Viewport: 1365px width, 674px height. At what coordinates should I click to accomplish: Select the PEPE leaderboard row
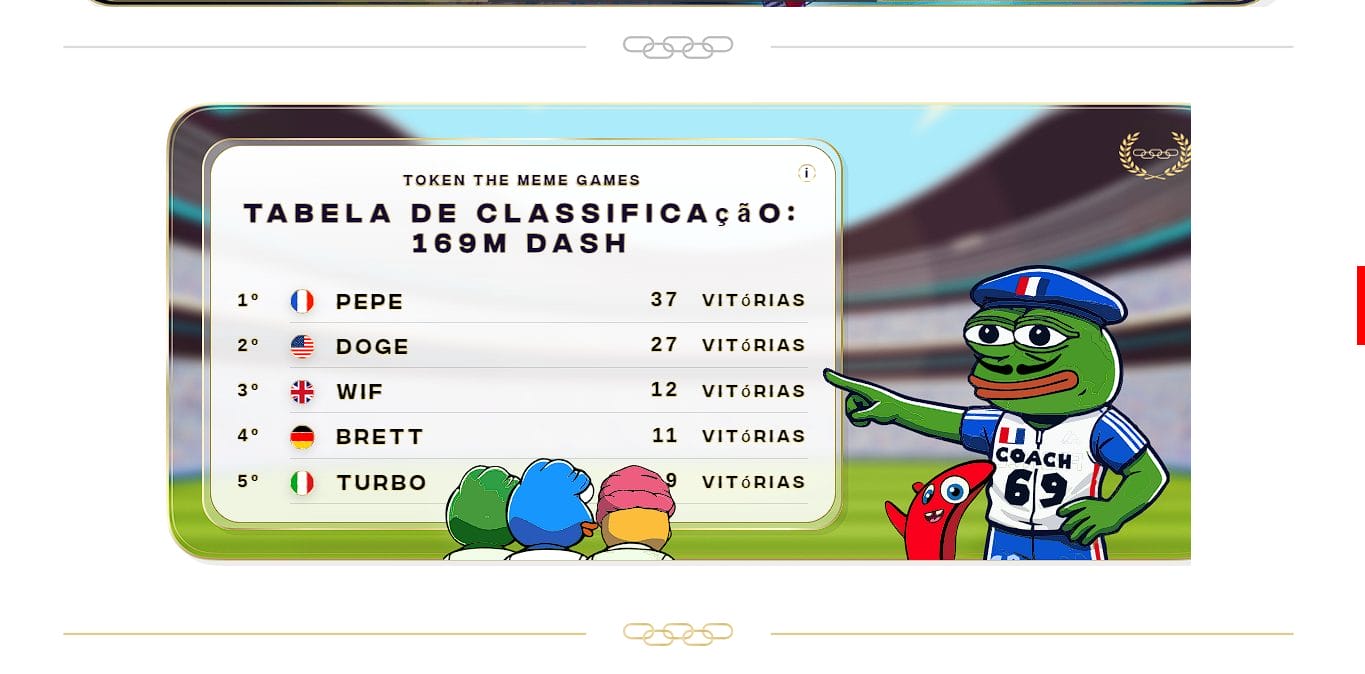(x=520, y=301)
